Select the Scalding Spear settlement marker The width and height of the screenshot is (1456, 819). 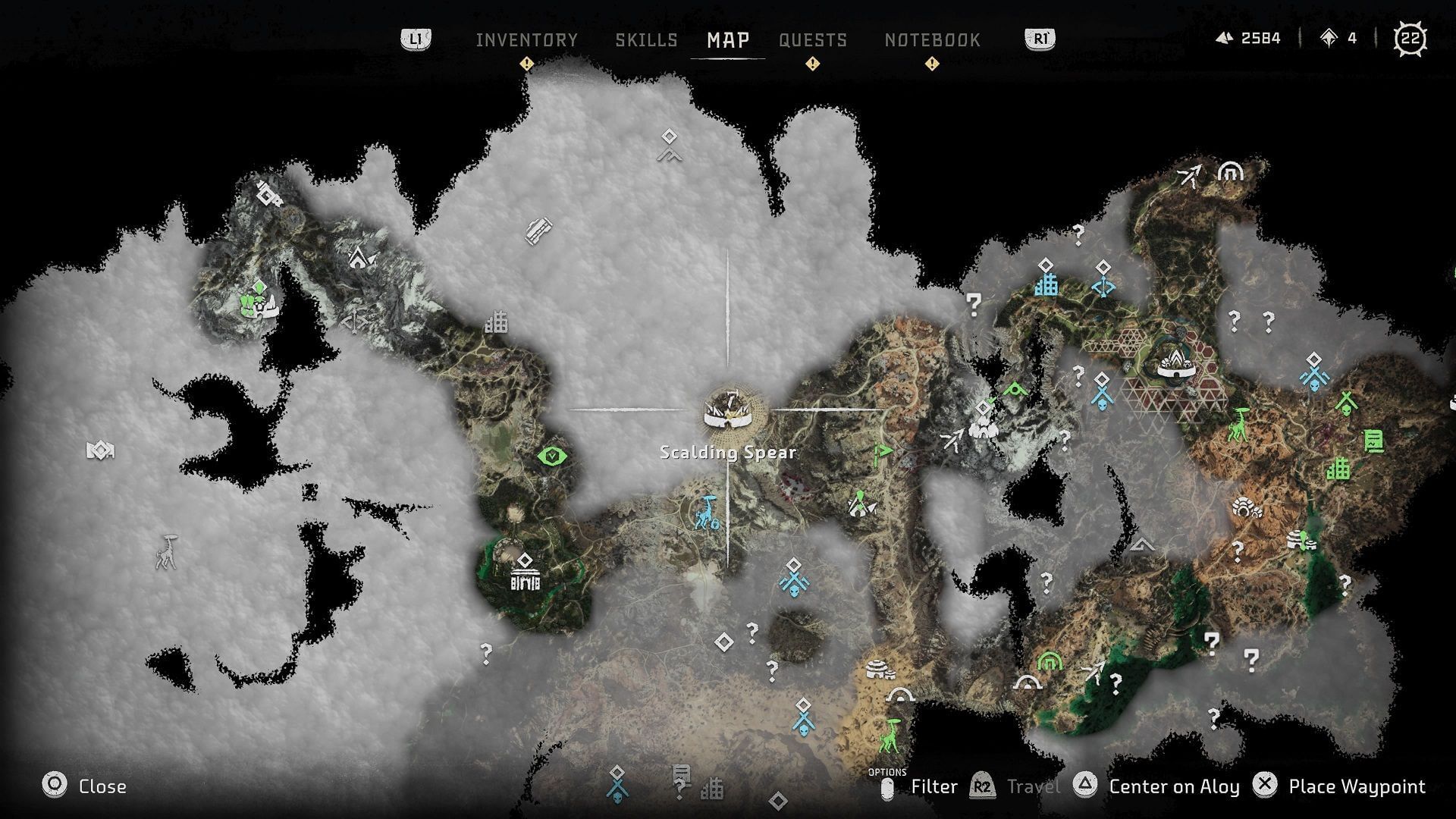pos(727,410)
